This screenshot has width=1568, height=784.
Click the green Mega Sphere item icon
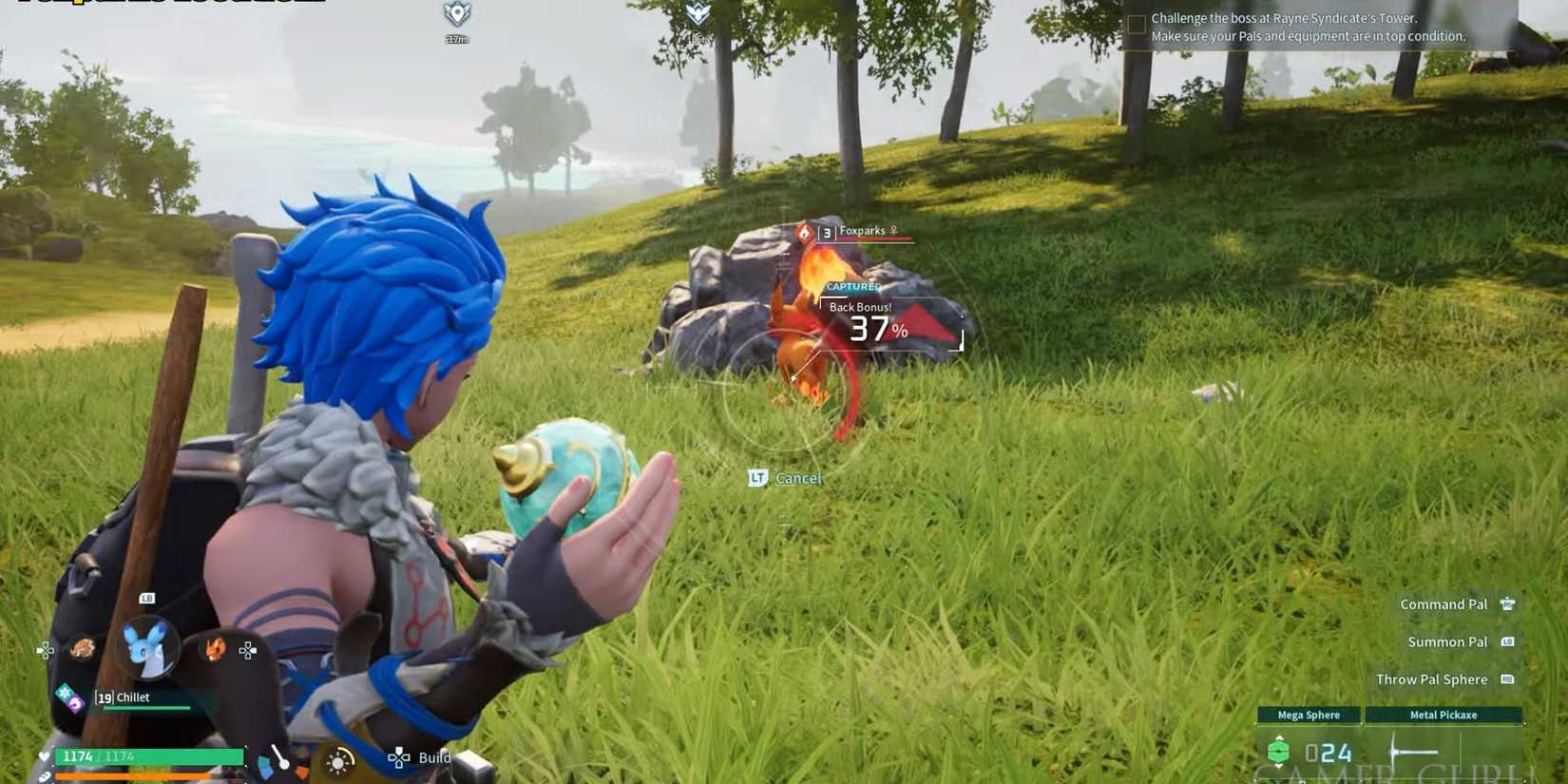click(1279, 752)
